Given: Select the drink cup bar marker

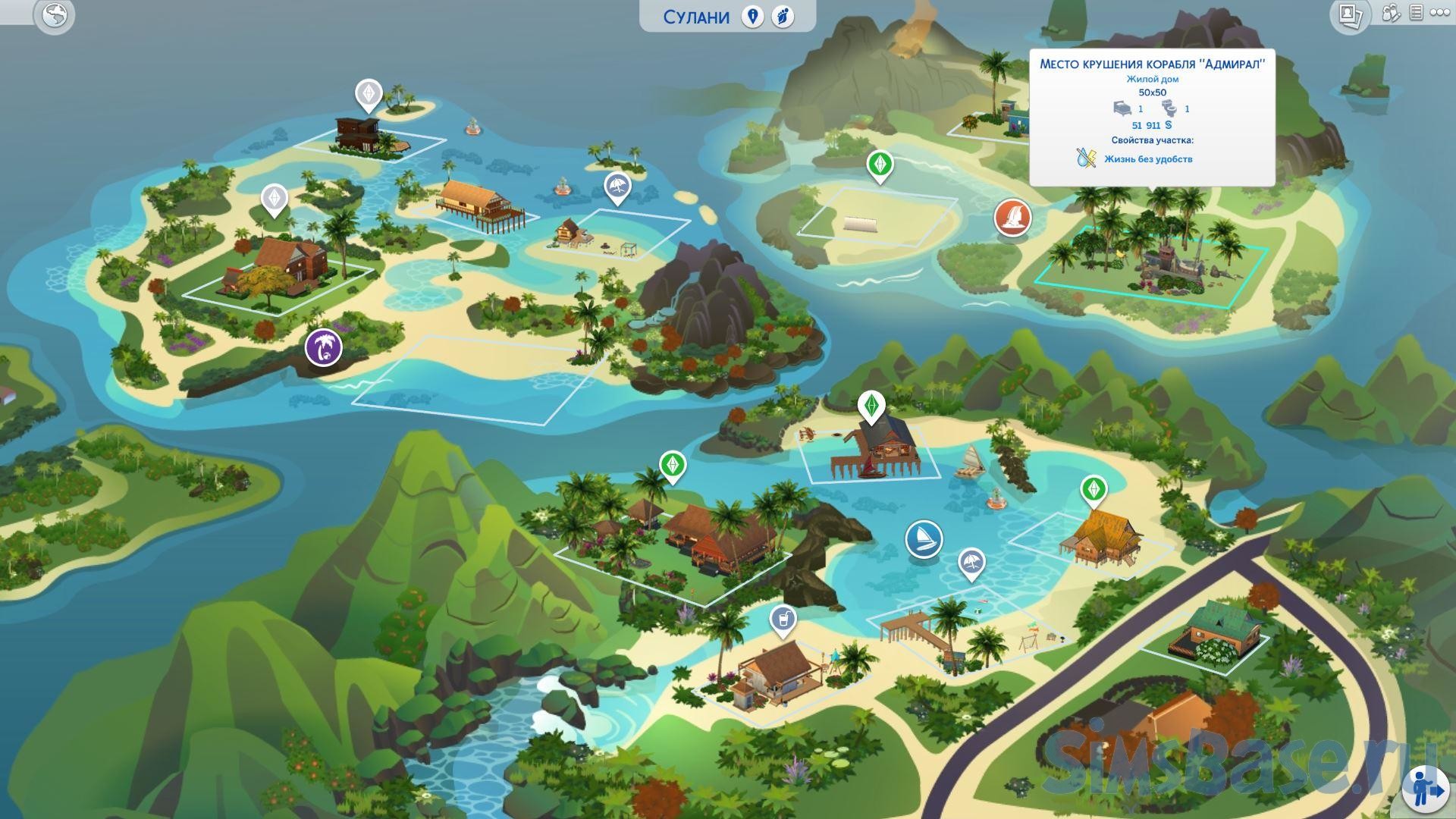Looking at the screenshot, I should (x=783, y=620).
